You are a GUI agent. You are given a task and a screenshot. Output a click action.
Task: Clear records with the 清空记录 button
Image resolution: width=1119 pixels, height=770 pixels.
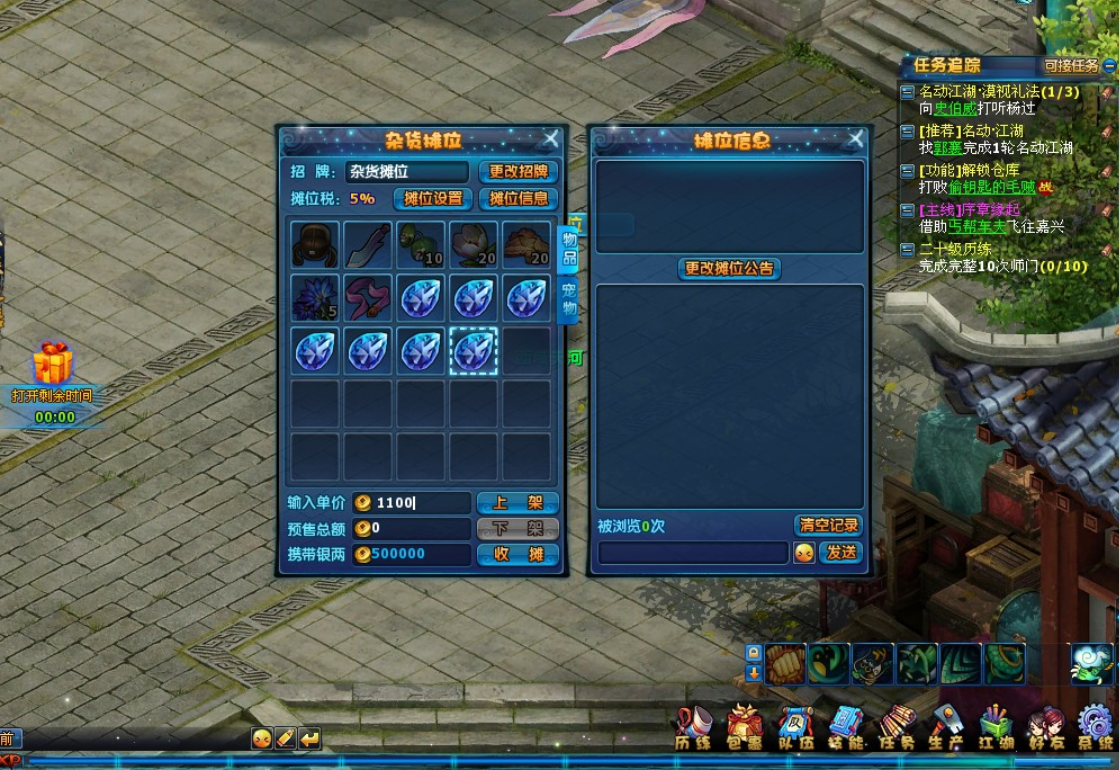828,525
